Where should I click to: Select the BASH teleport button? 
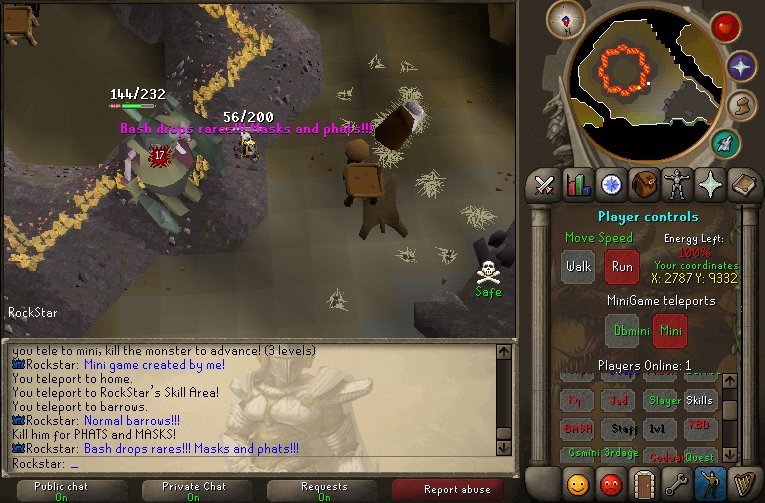point(576,428)
